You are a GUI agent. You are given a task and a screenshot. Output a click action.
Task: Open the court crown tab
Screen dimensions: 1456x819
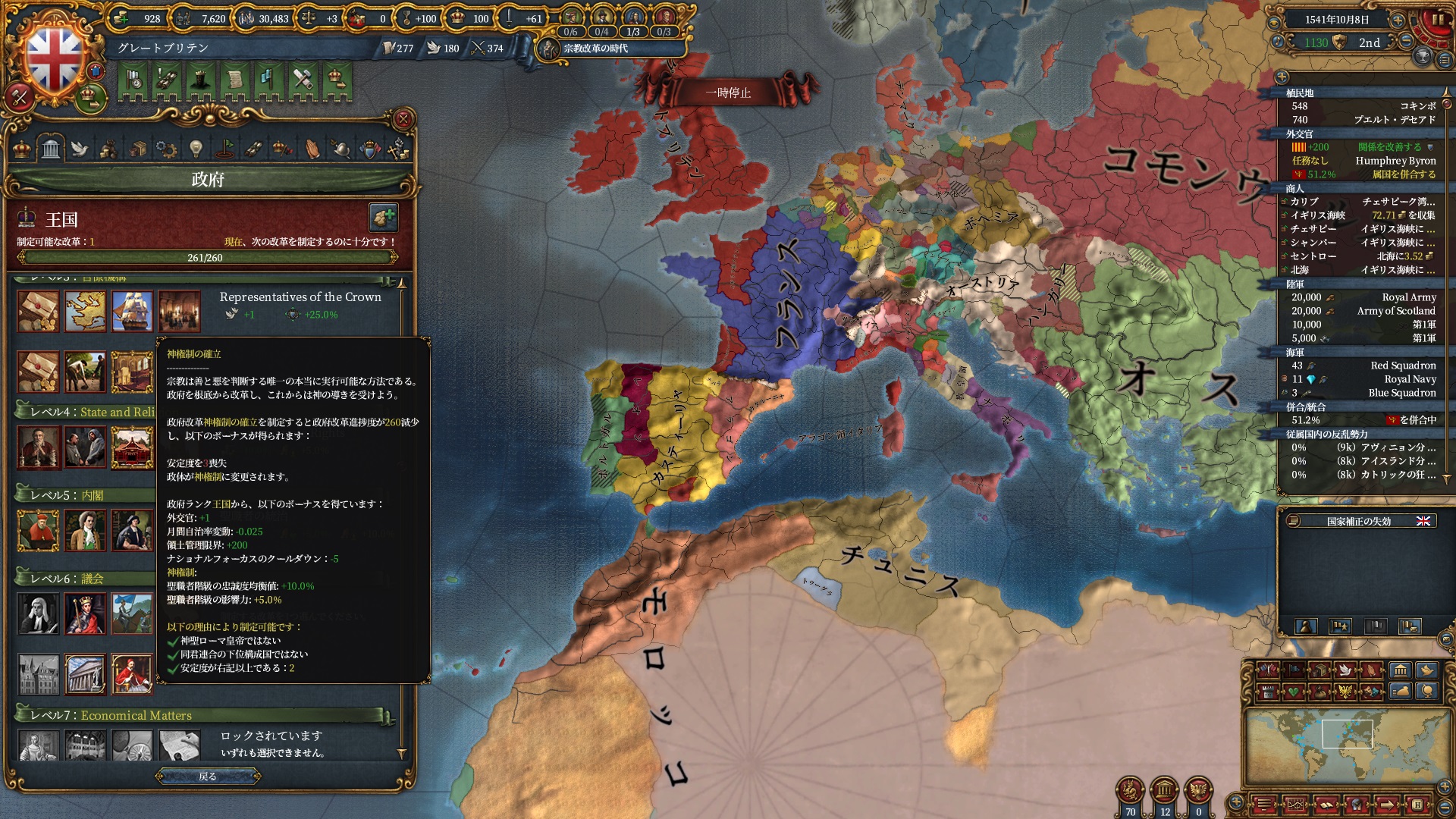22,149
